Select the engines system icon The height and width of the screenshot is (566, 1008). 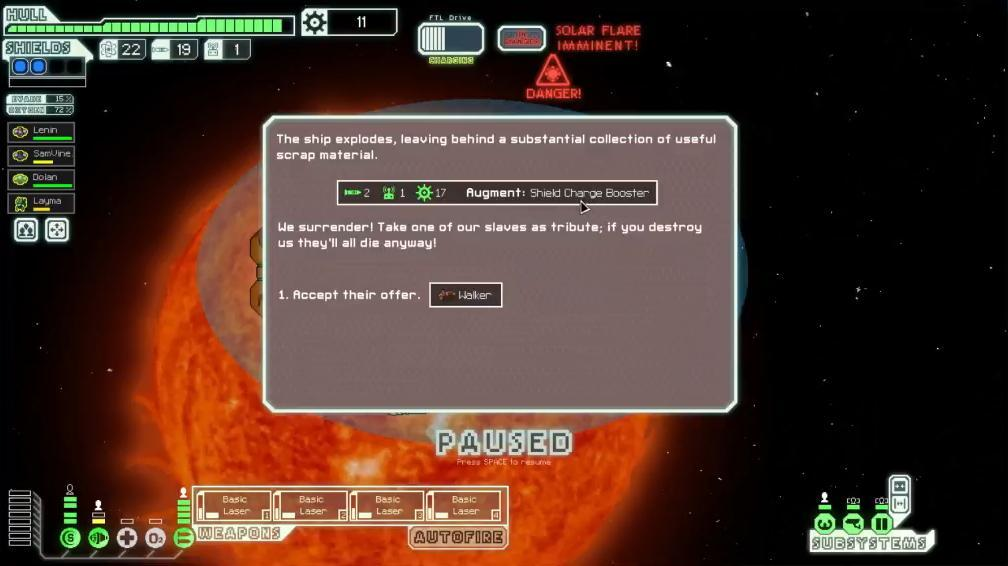tap(98, 538)
